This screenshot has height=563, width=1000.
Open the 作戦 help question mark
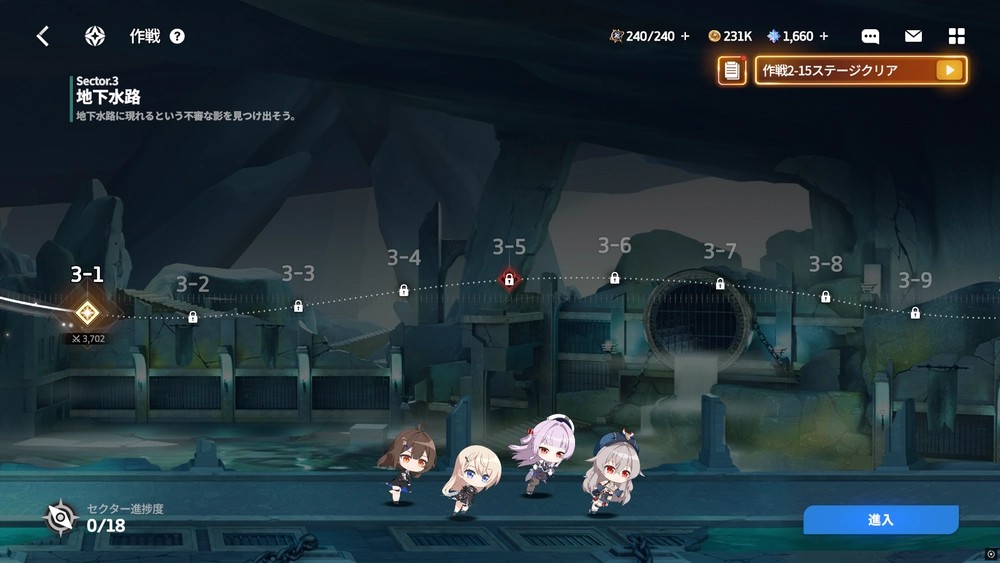tap(177, 37)
